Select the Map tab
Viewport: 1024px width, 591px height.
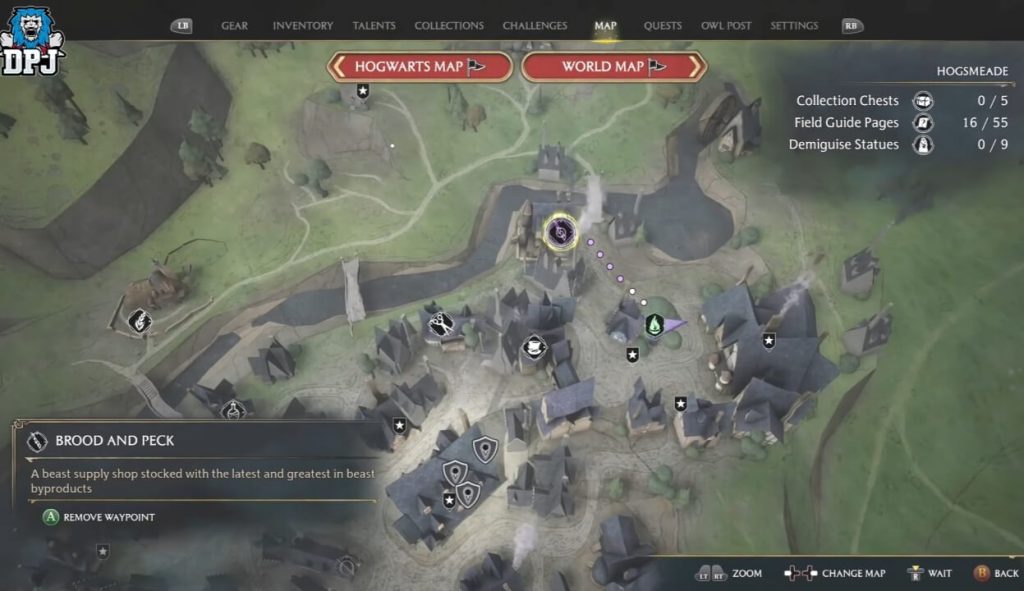605,26
